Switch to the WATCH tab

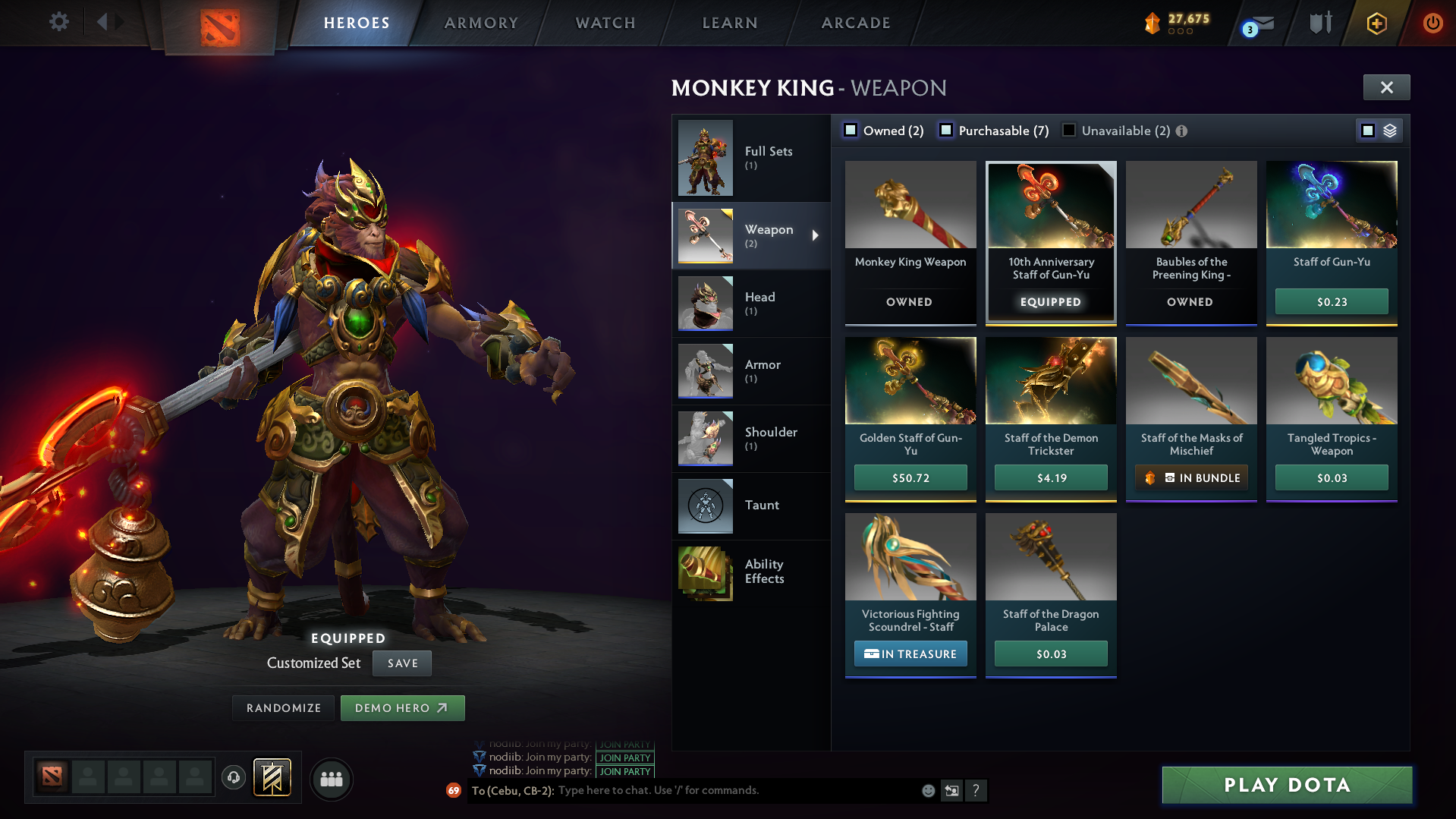coord(604,23)
